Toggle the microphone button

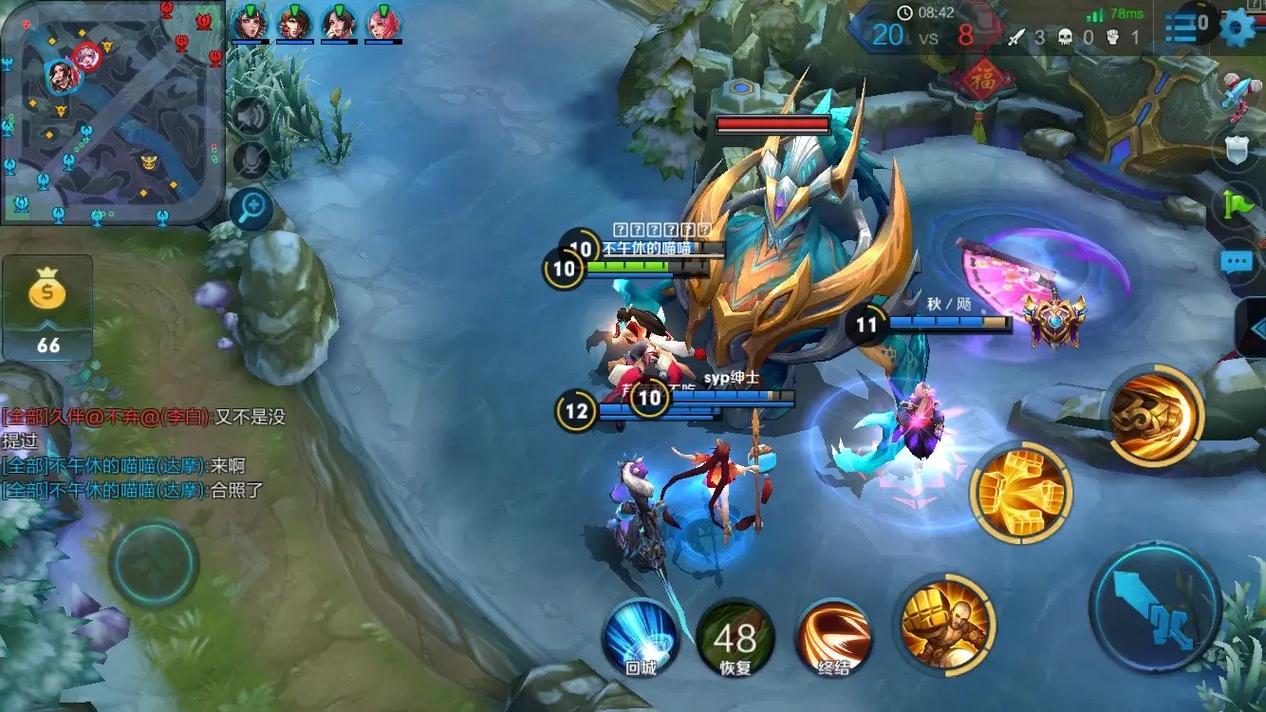click(x=250, y=160)
